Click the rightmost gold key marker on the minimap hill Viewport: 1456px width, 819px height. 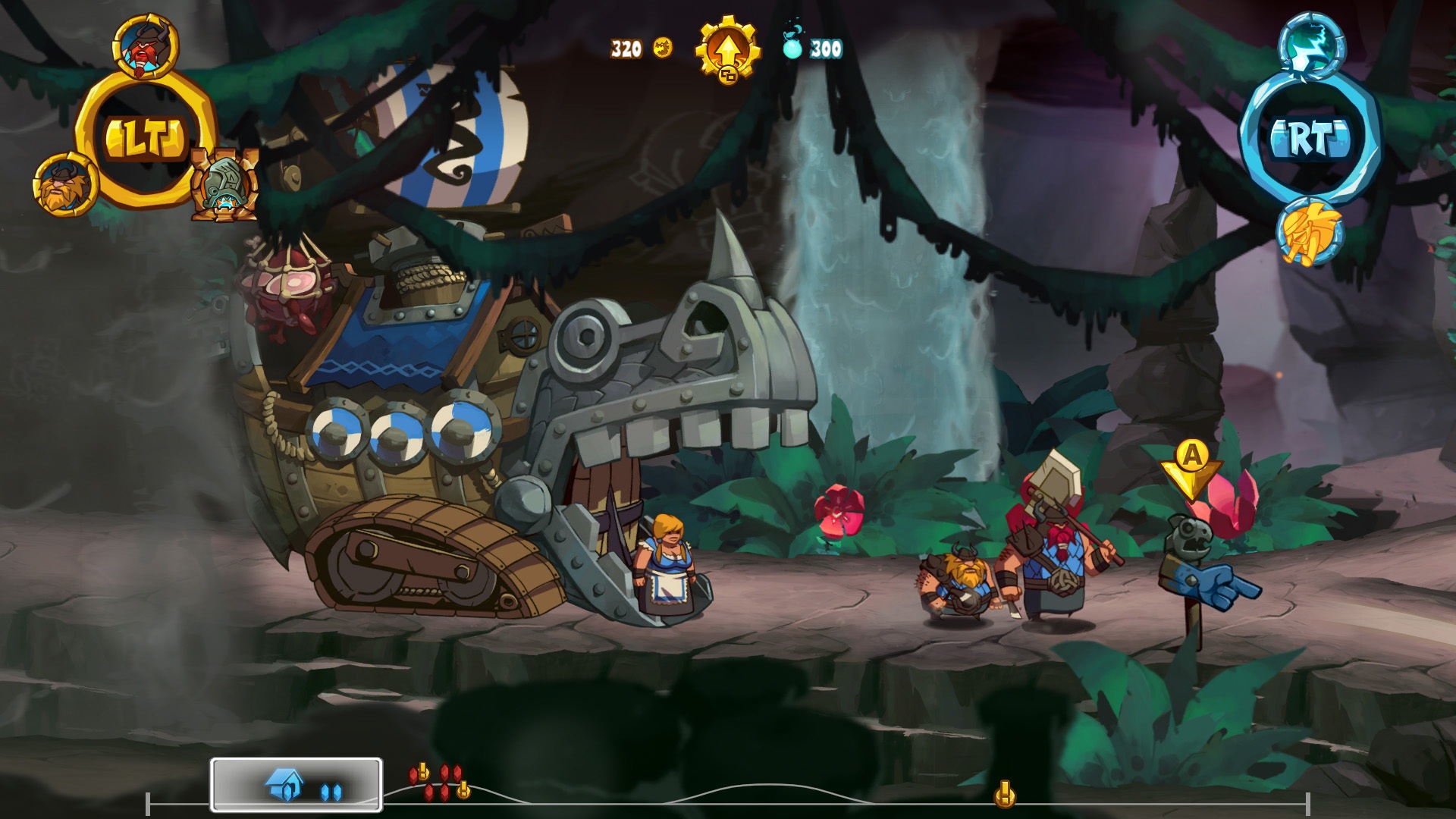click(463, 789)
